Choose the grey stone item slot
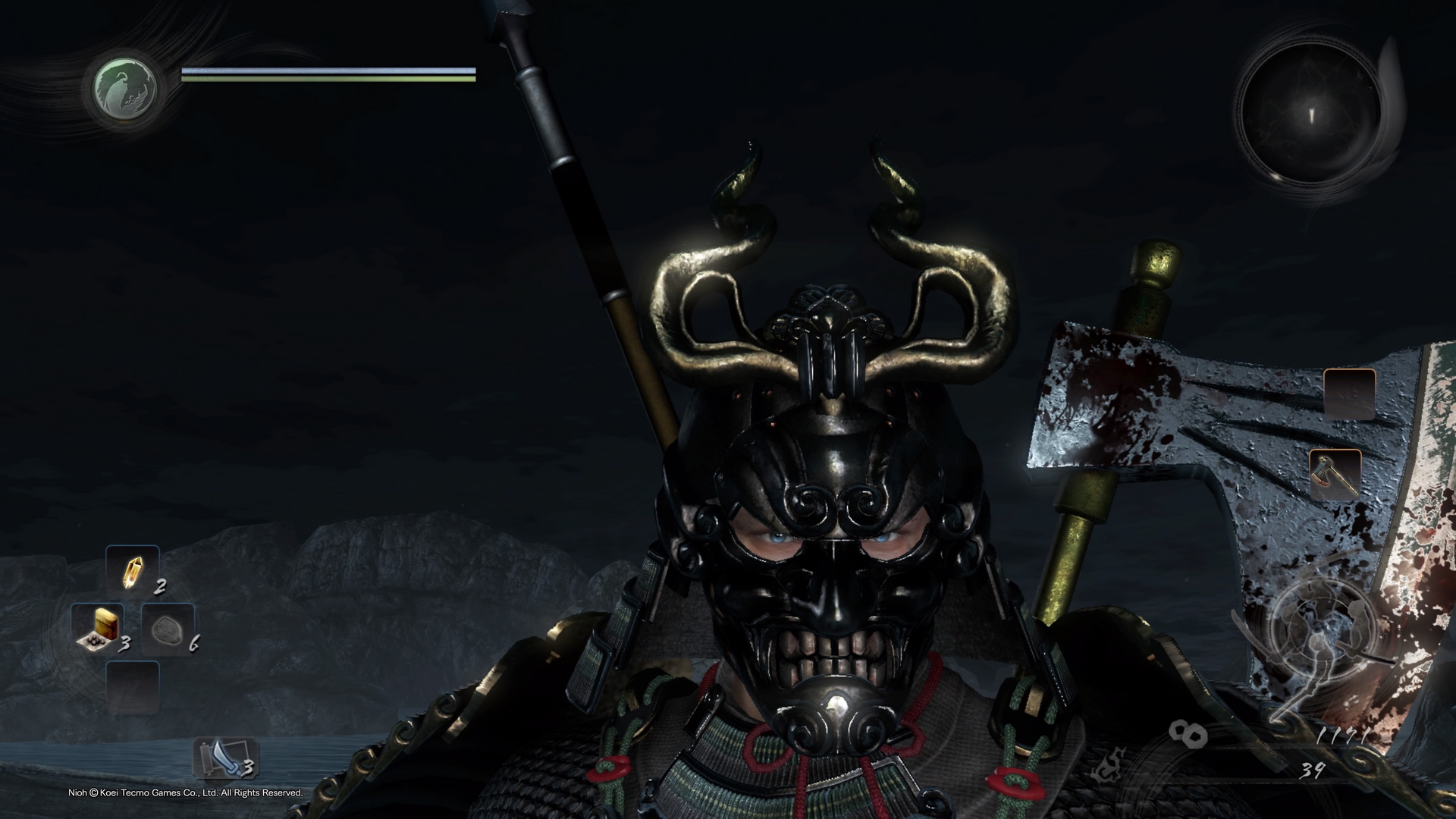This screenshot has width=1456, height=819. click(166, 629)
